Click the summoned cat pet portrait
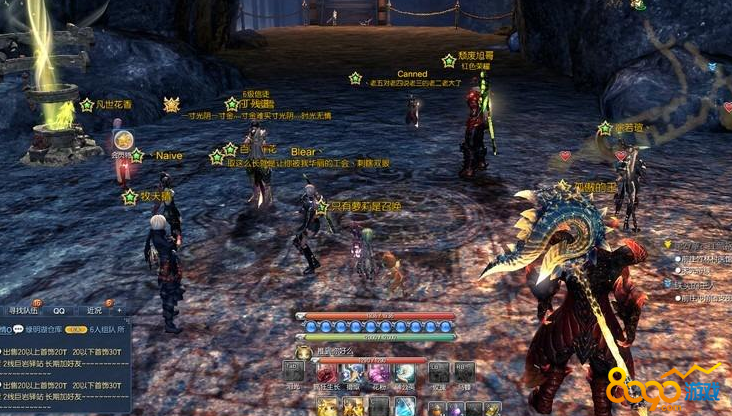 point(304,352)
